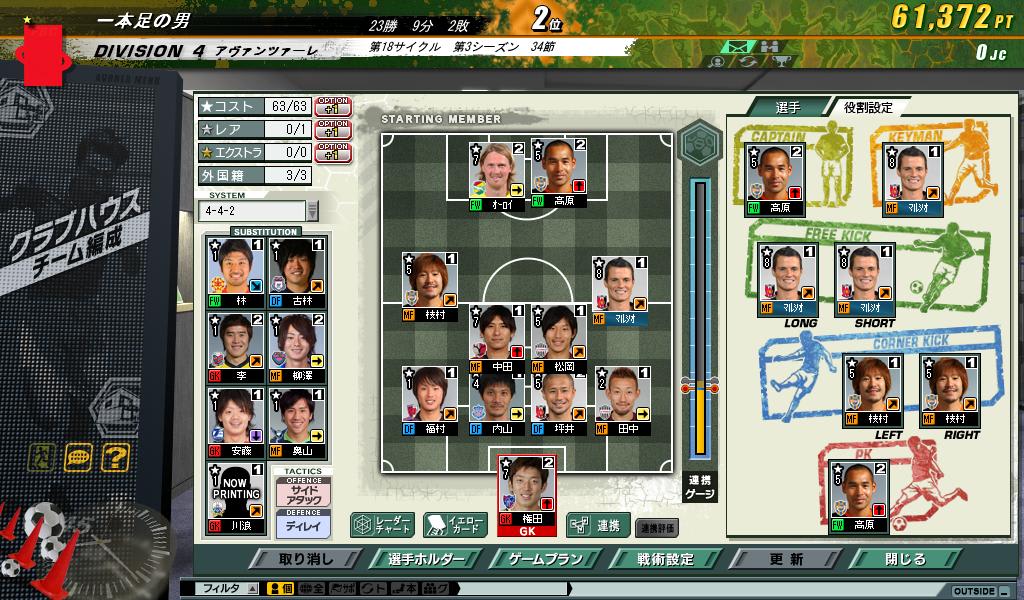Pick substitute 林 from the bench
This screenshot has width=1024, height=600.
(x=233, y=272)
